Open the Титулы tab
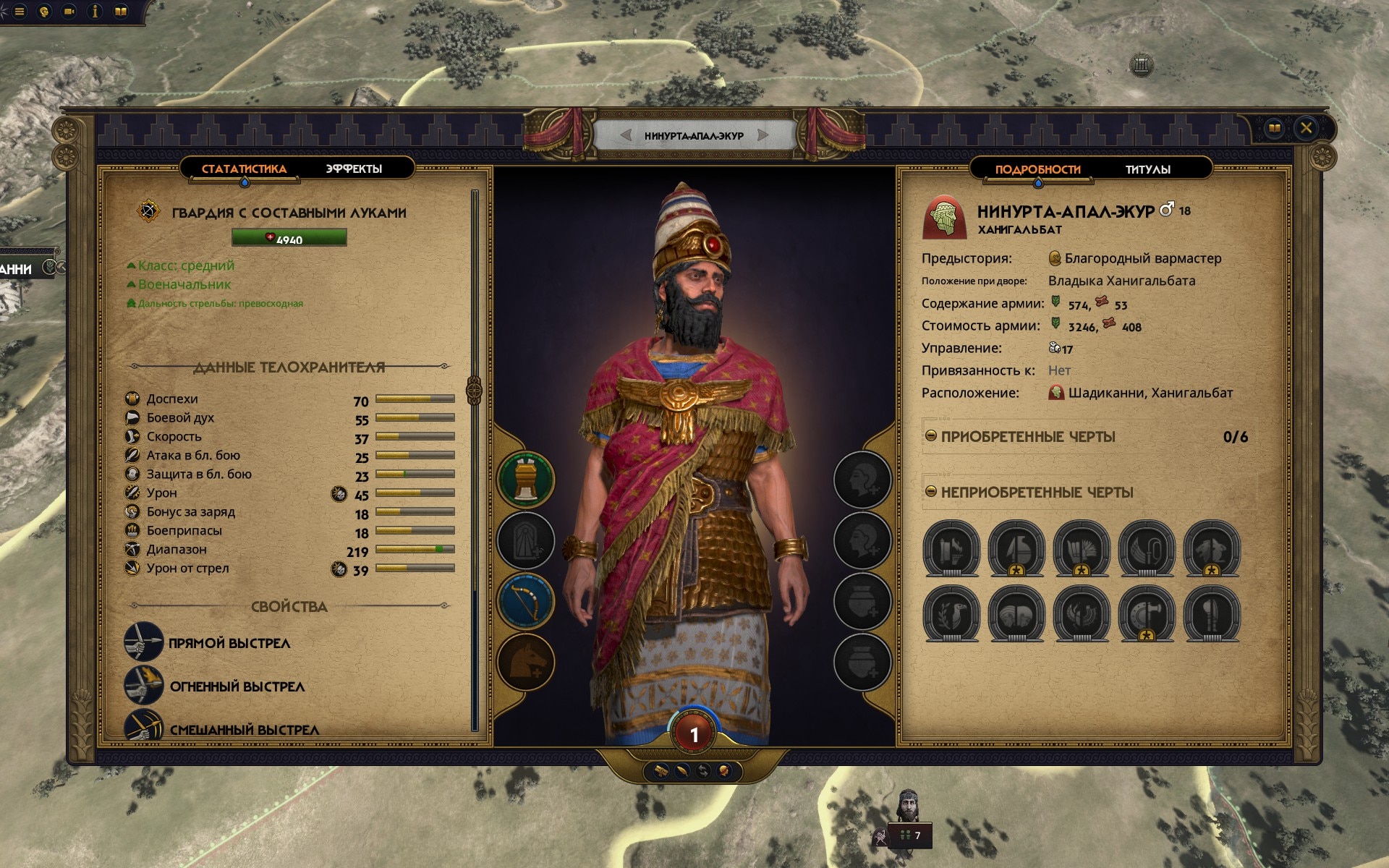 [1147, 169]
